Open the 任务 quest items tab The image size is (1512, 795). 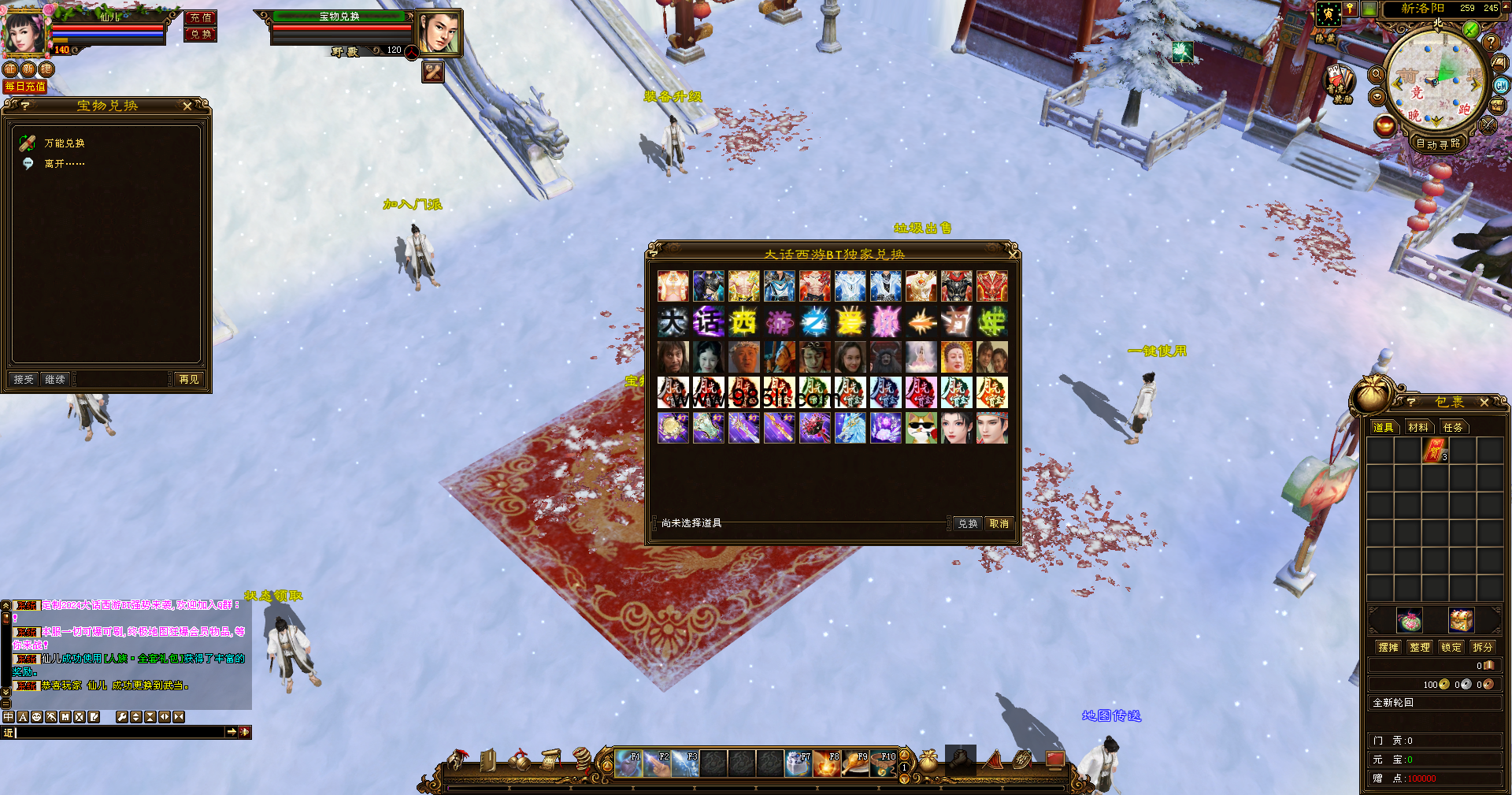(x=1453, y=427)
